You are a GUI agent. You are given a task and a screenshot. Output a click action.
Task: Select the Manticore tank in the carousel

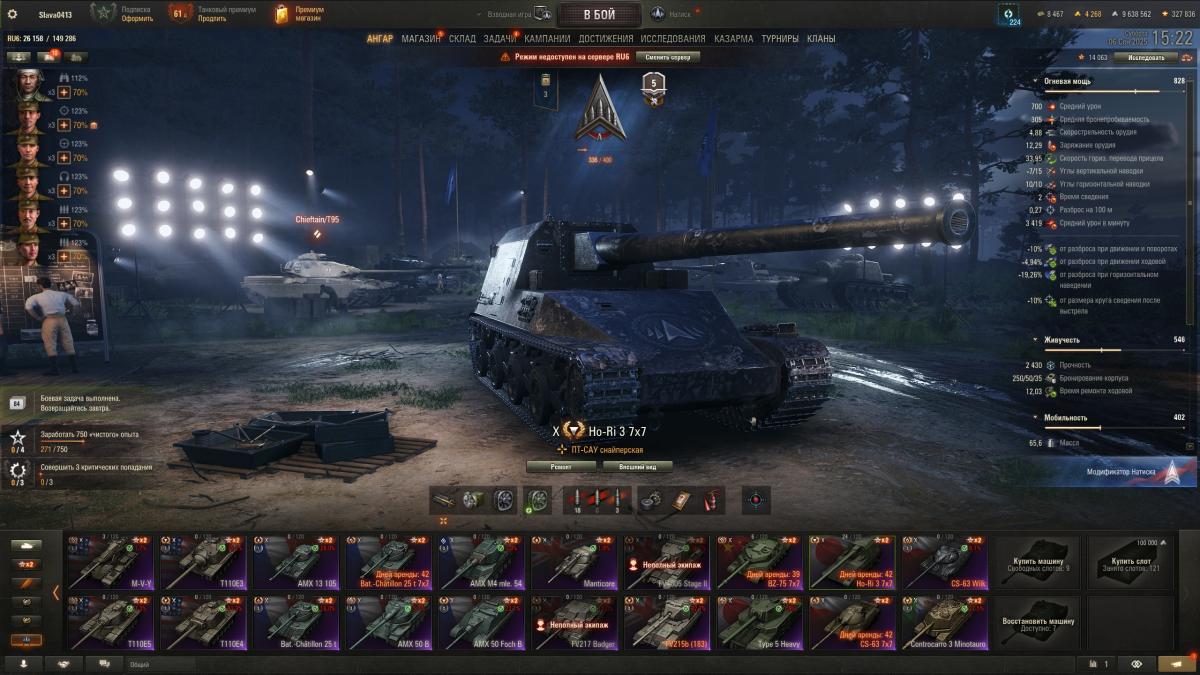(x=575, y=562)
